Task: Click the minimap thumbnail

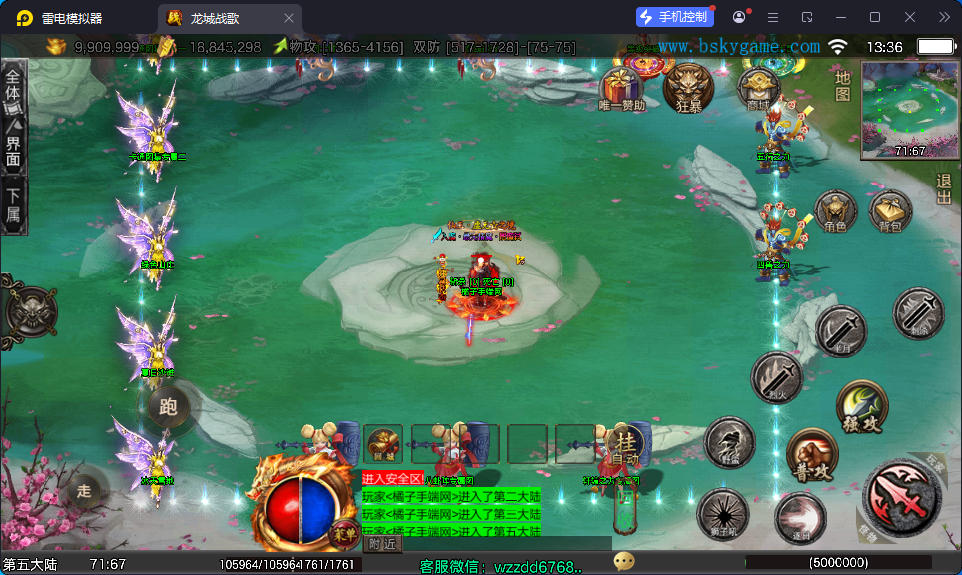Action: (x=909, y=110)
